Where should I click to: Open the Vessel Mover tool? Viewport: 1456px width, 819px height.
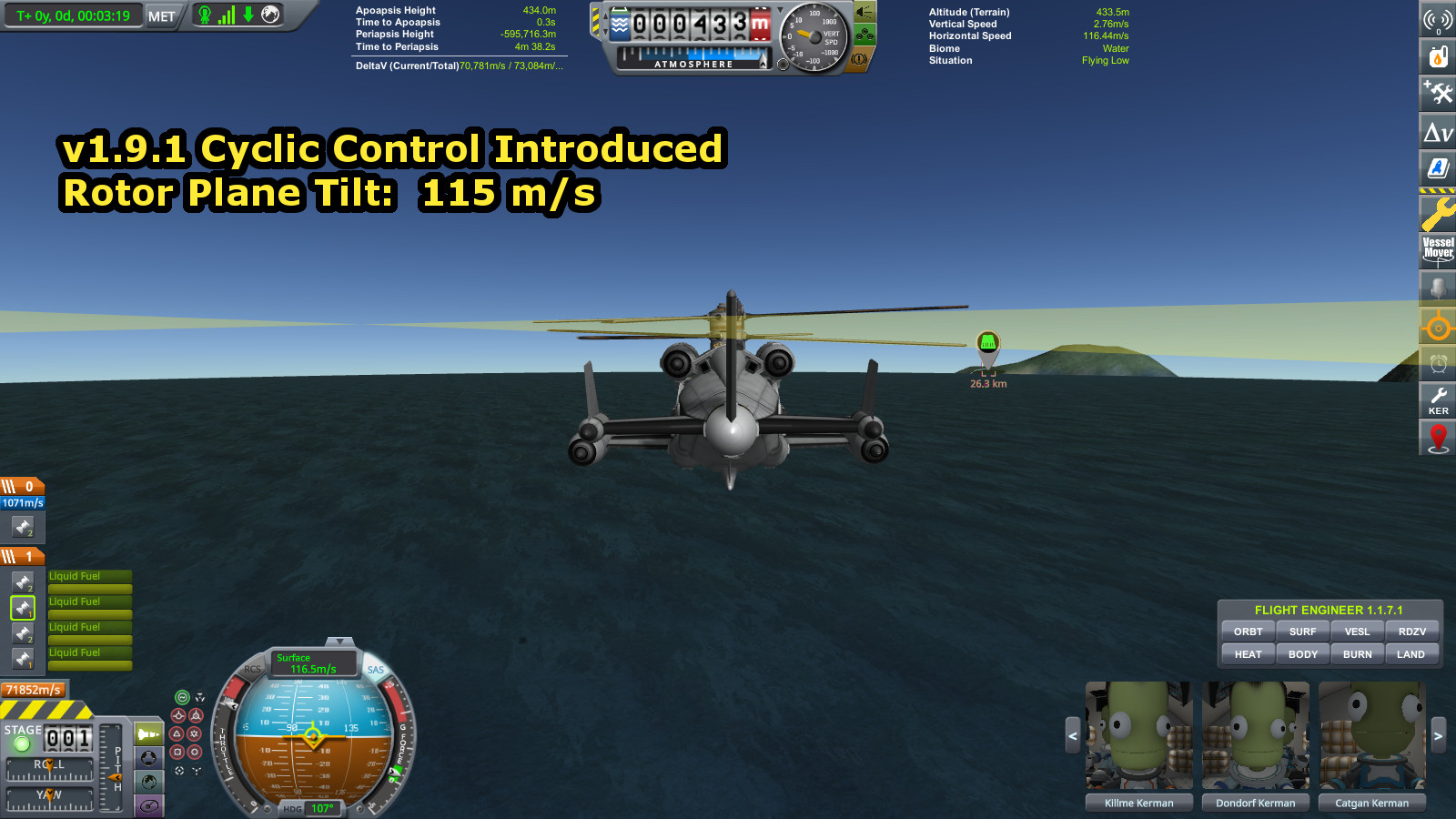point(1438,249)
